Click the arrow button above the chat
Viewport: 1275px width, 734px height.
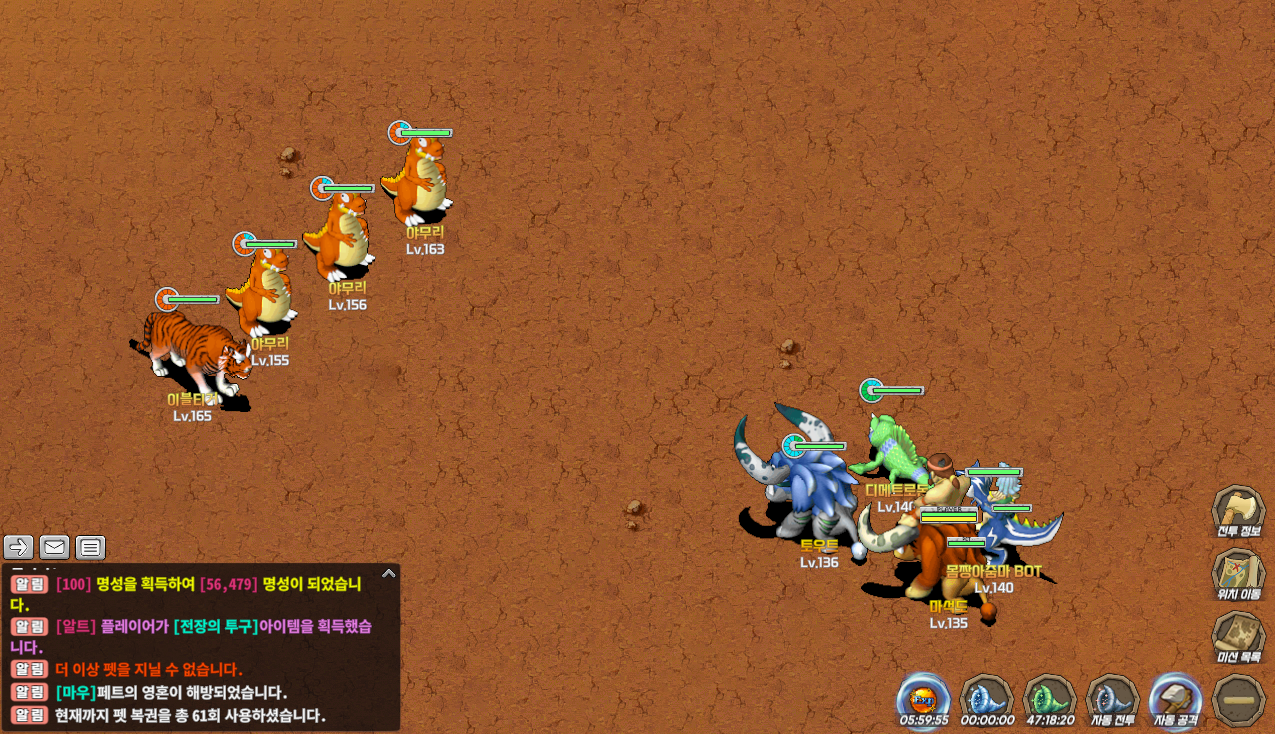point(19,547)
